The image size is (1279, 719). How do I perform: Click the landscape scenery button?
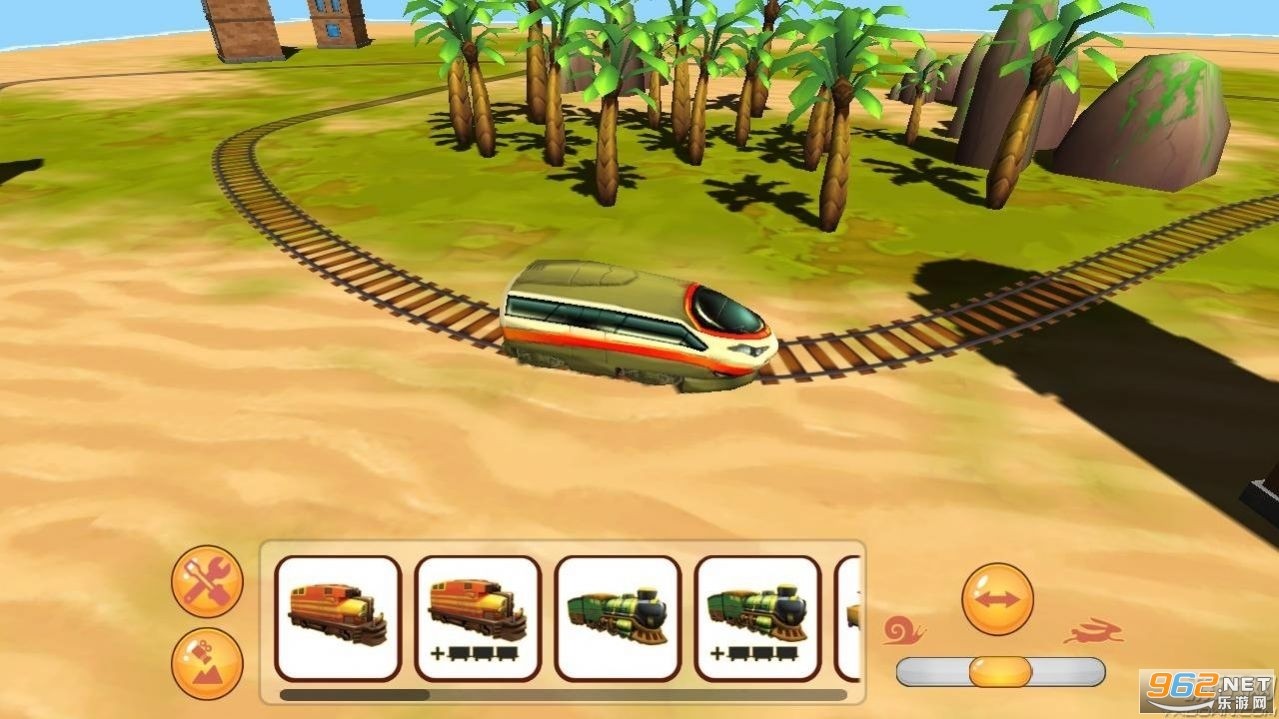207,663
